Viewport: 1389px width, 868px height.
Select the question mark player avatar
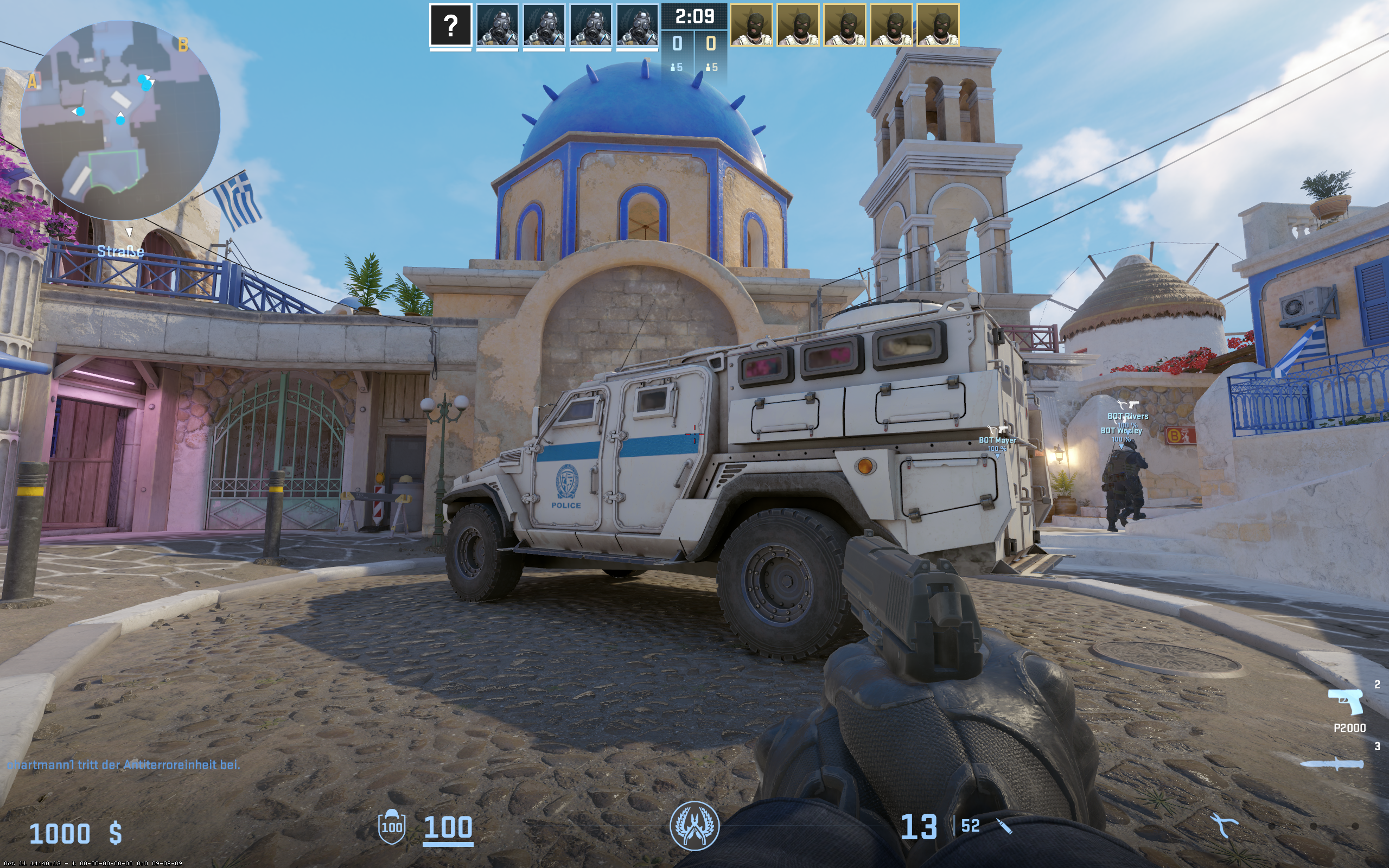coord(450,25)
